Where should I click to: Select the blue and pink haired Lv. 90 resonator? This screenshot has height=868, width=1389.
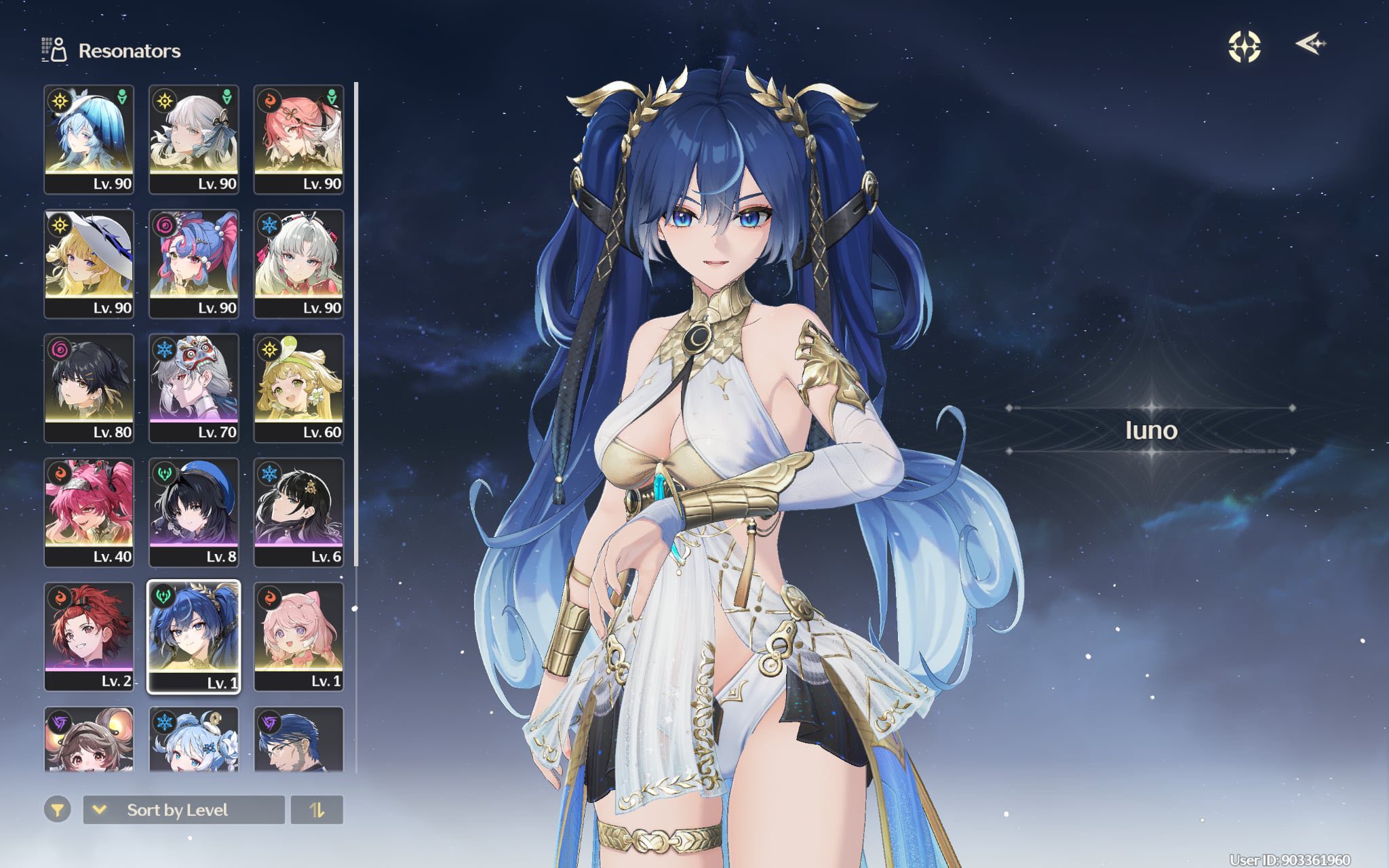coord(194,263)
